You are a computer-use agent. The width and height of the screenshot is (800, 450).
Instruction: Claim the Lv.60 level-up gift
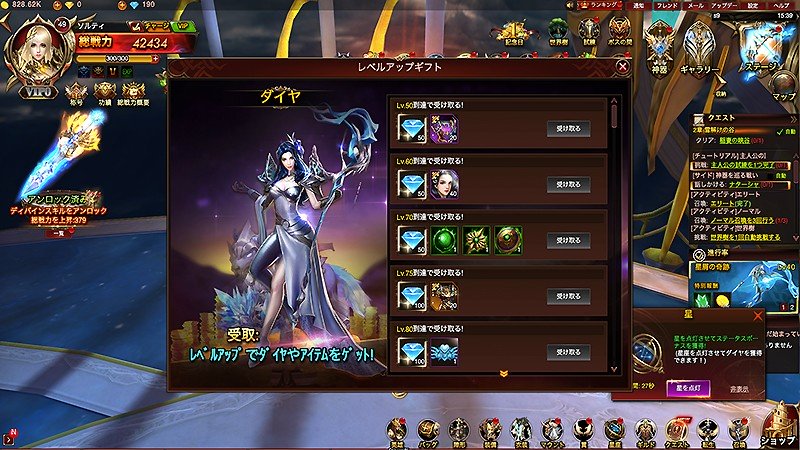coord(568,184)
